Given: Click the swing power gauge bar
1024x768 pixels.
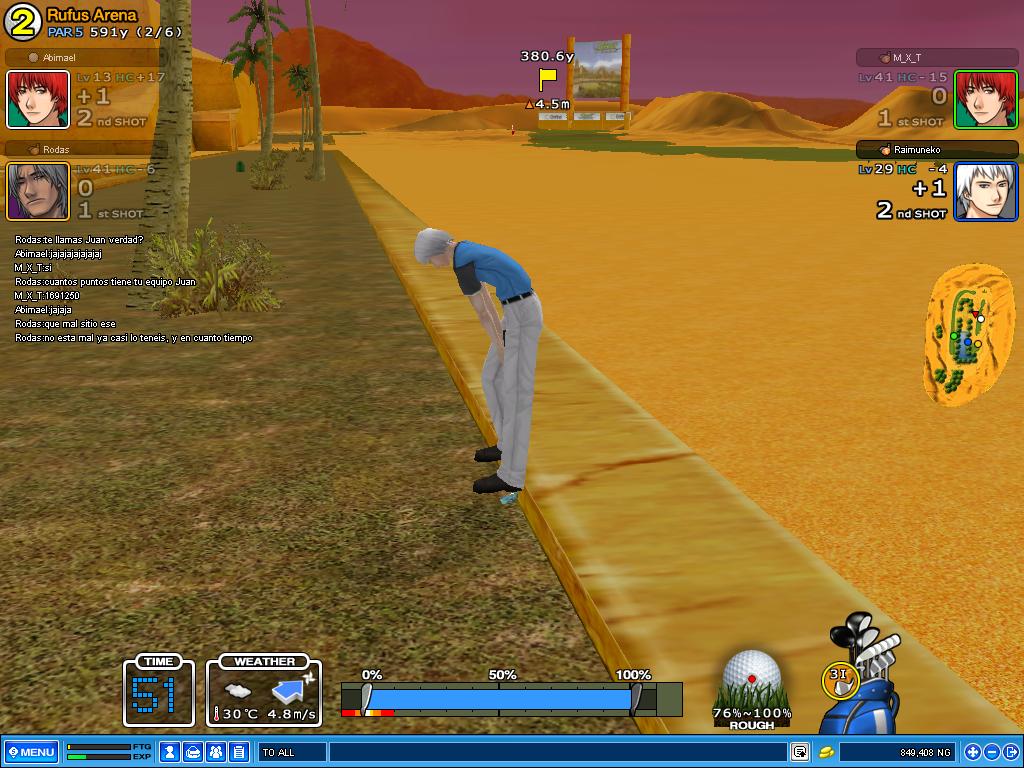Looking at the screenshot, I should pyautogui.click(x=498, y=697).
